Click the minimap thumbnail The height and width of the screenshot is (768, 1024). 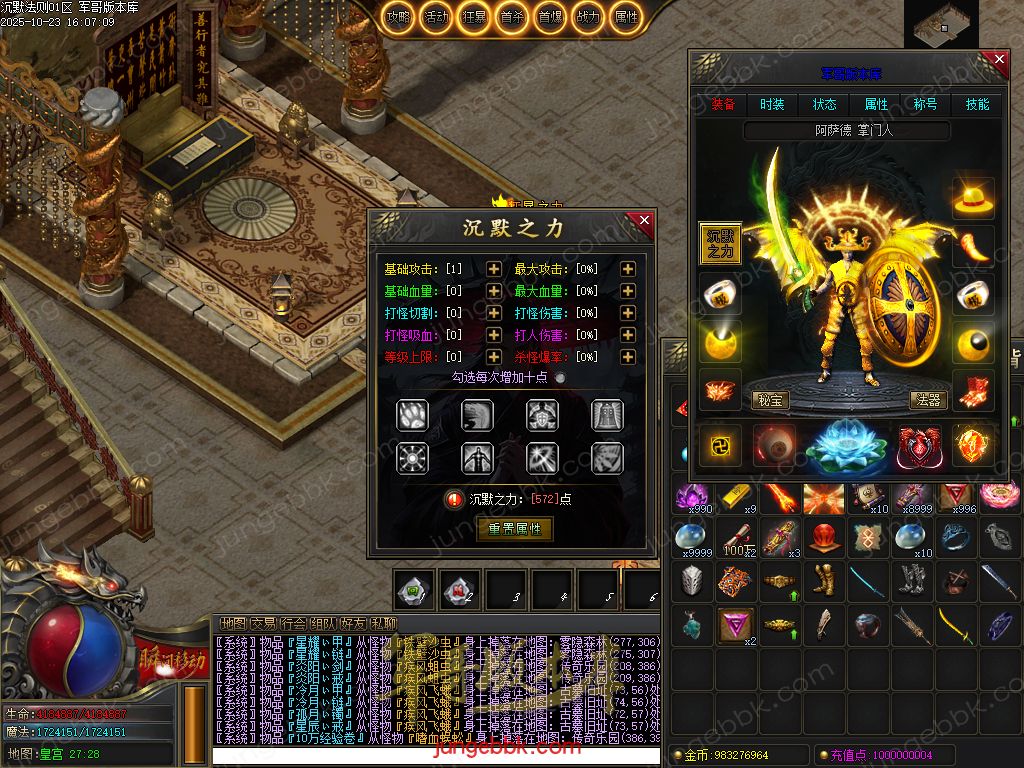[x=941, y=24]
